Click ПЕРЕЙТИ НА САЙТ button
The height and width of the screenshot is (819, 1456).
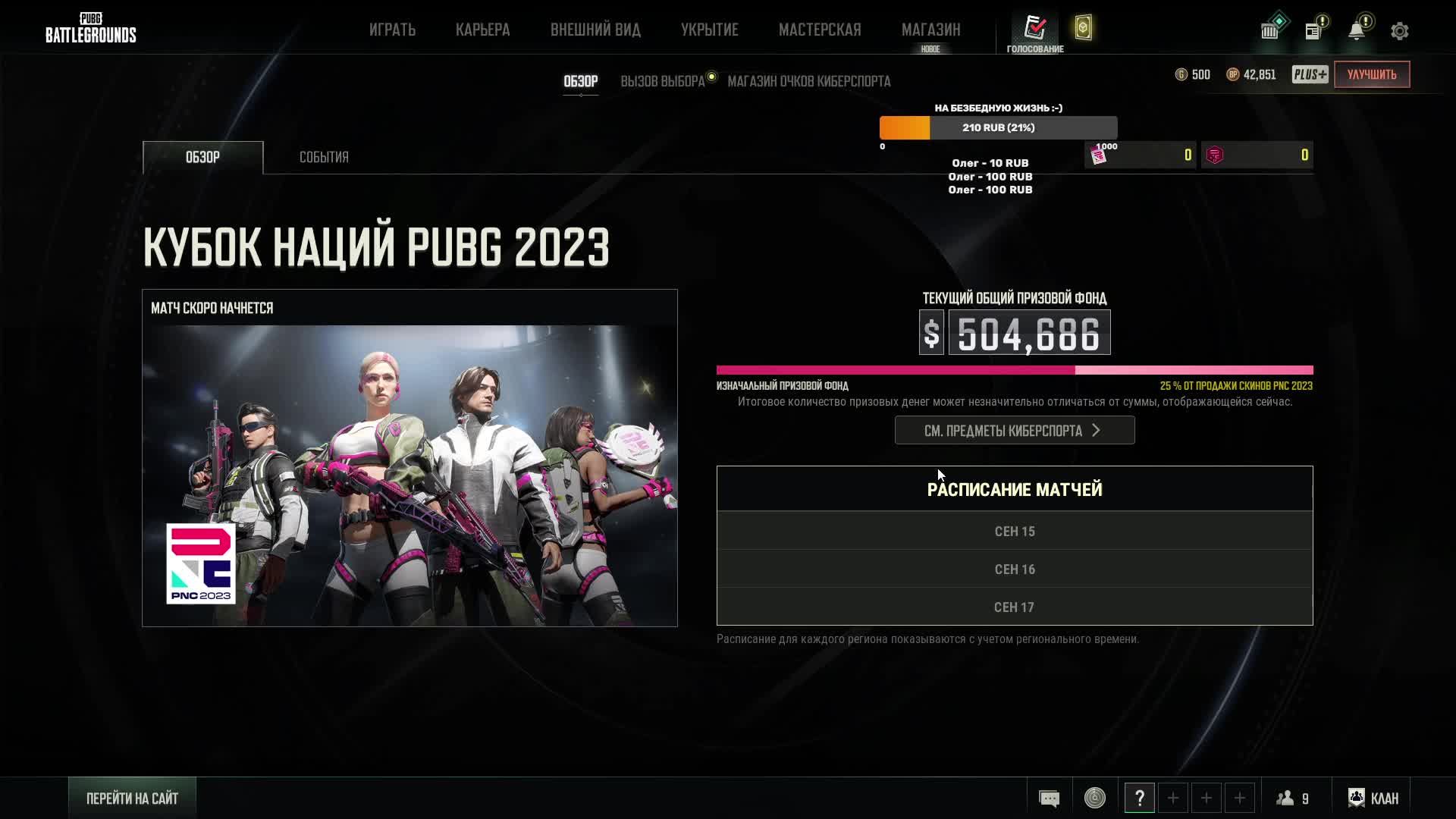tap(132, 798)
